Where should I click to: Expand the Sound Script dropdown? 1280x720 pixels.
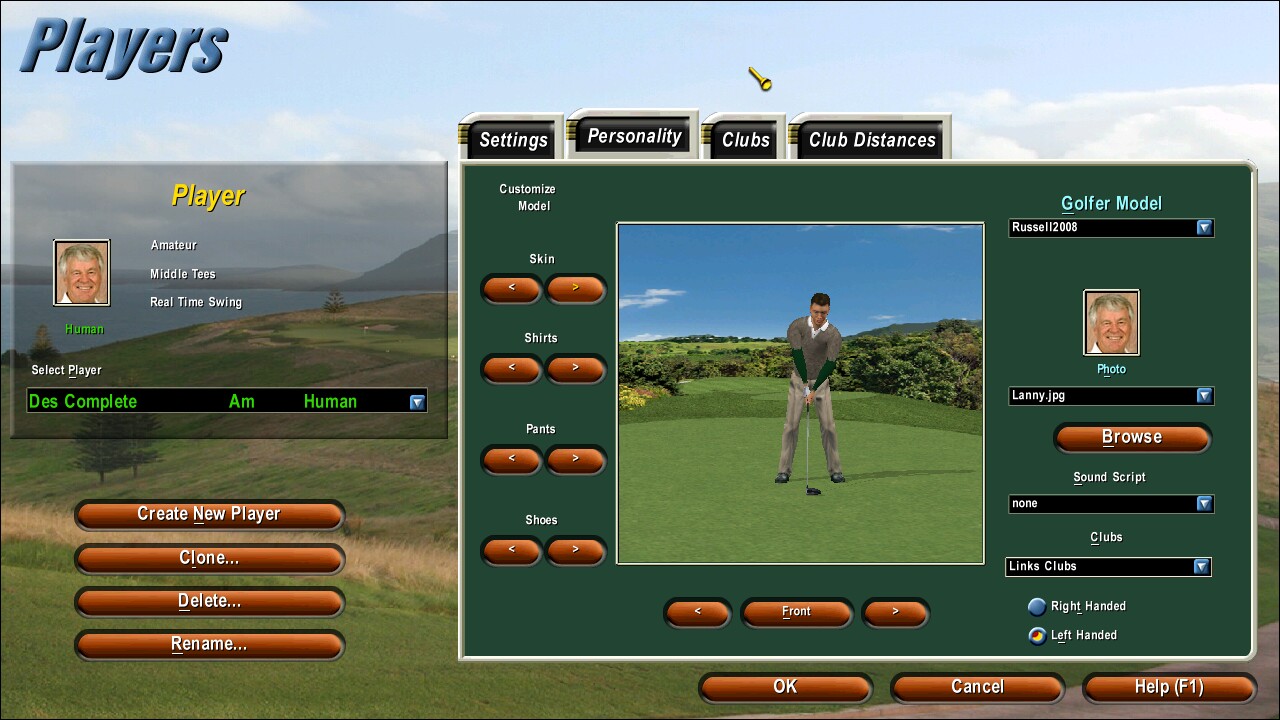[x=1204, y=504]
